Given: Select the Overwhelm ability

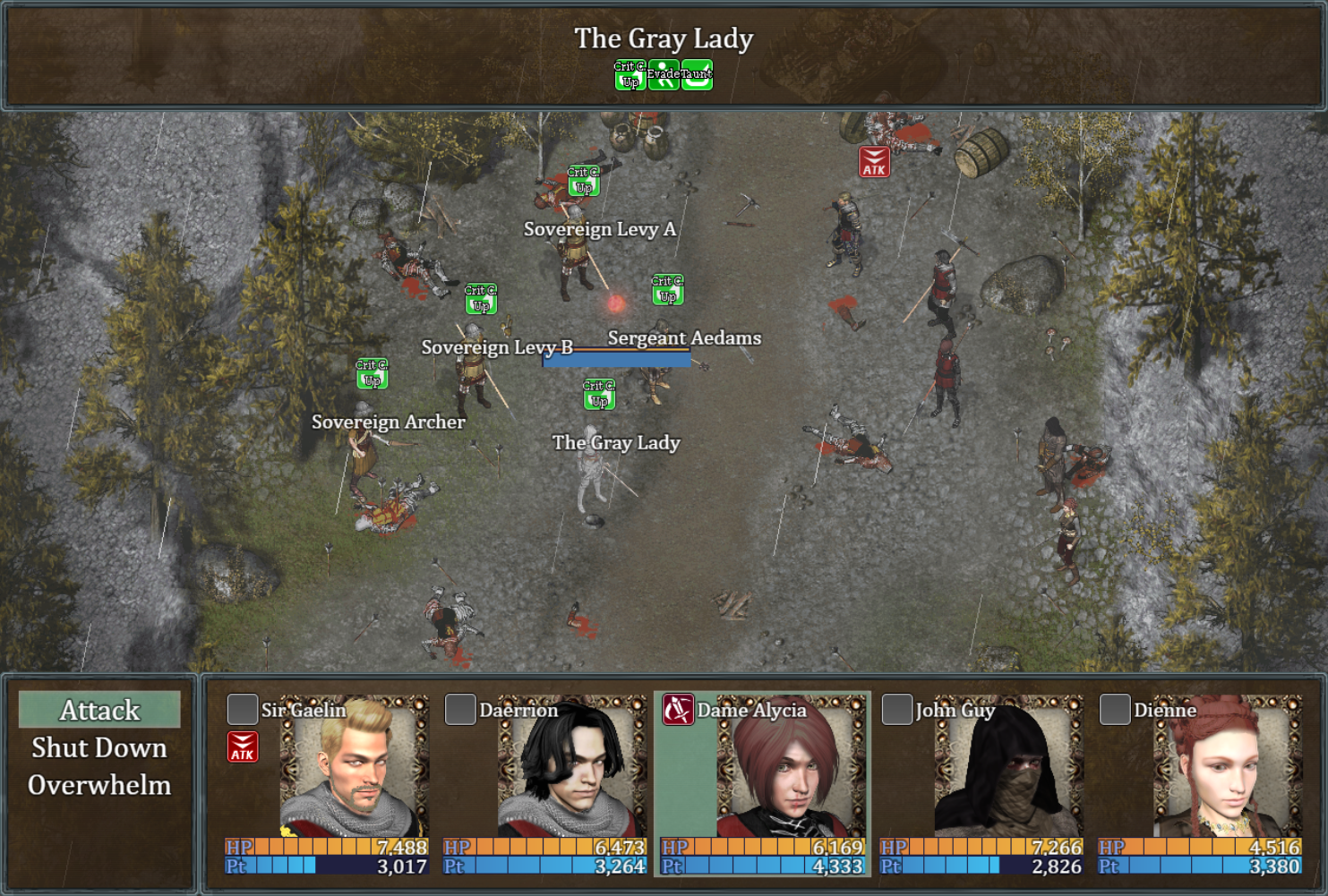Looking at the screenshot, I should (99, 786).
